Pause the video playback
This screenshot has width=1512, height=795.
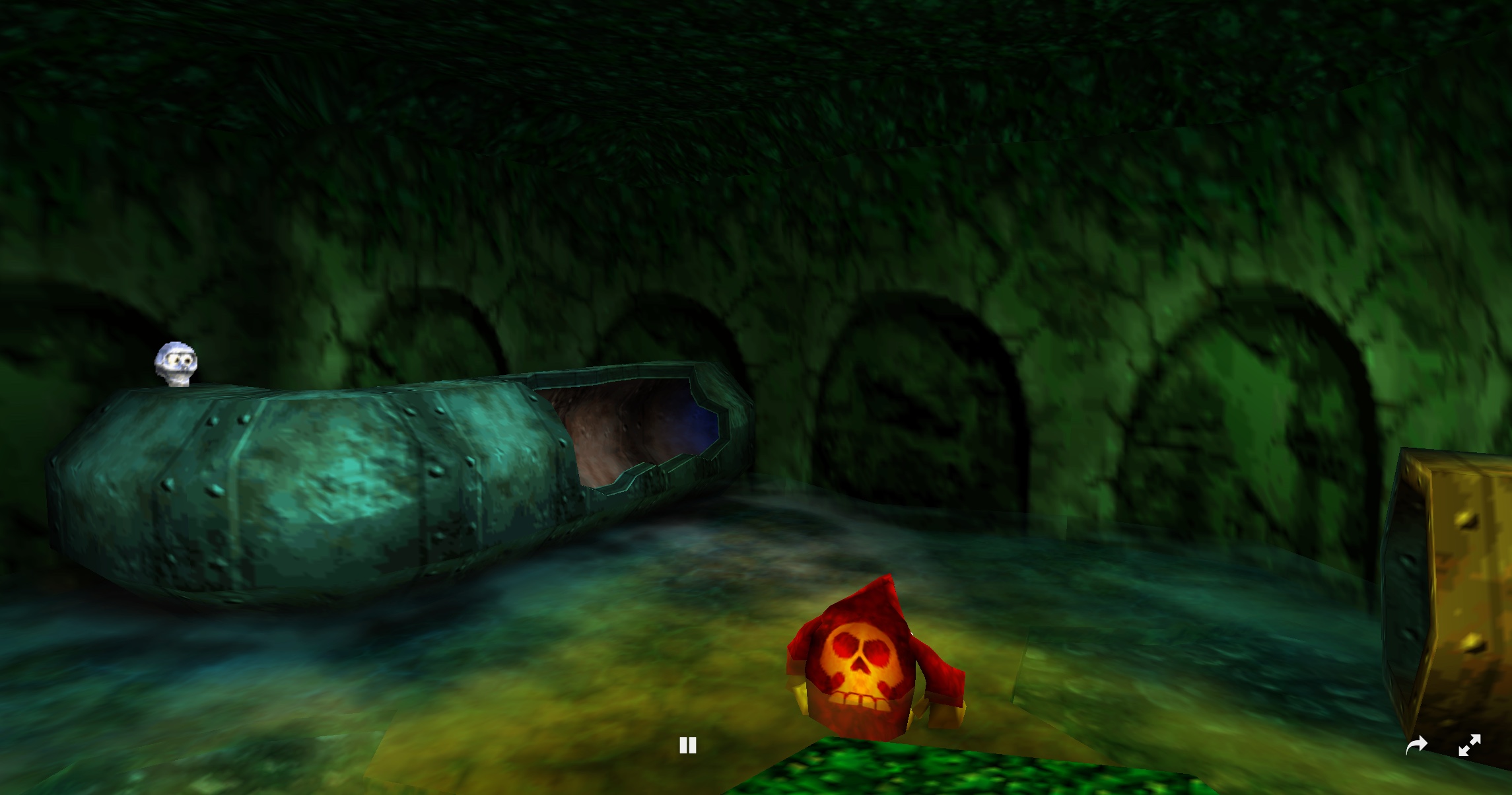pyautogui.click(x=687, y=745)
